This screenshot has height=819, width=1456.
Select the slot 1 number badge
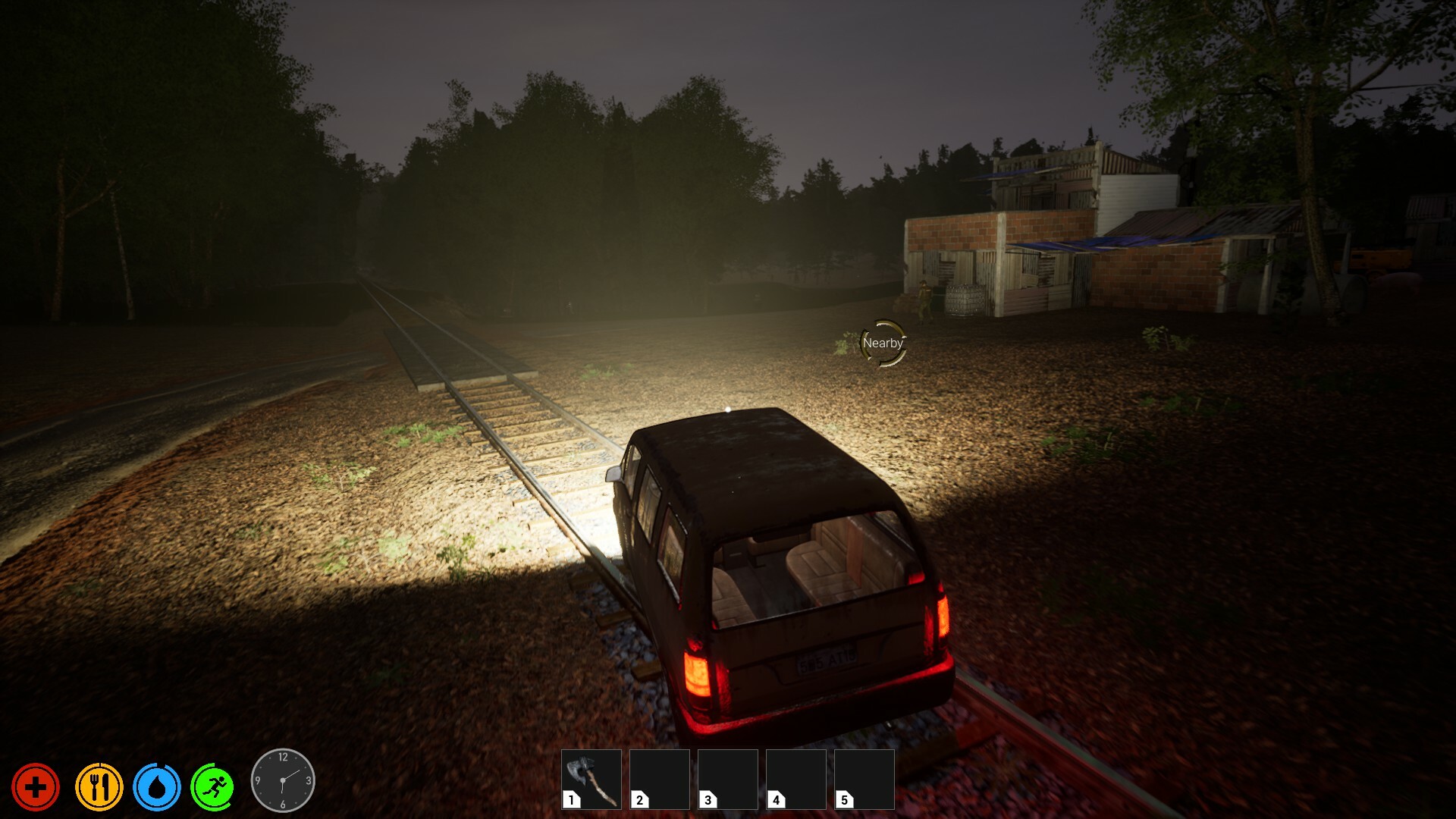coord(570,801)
